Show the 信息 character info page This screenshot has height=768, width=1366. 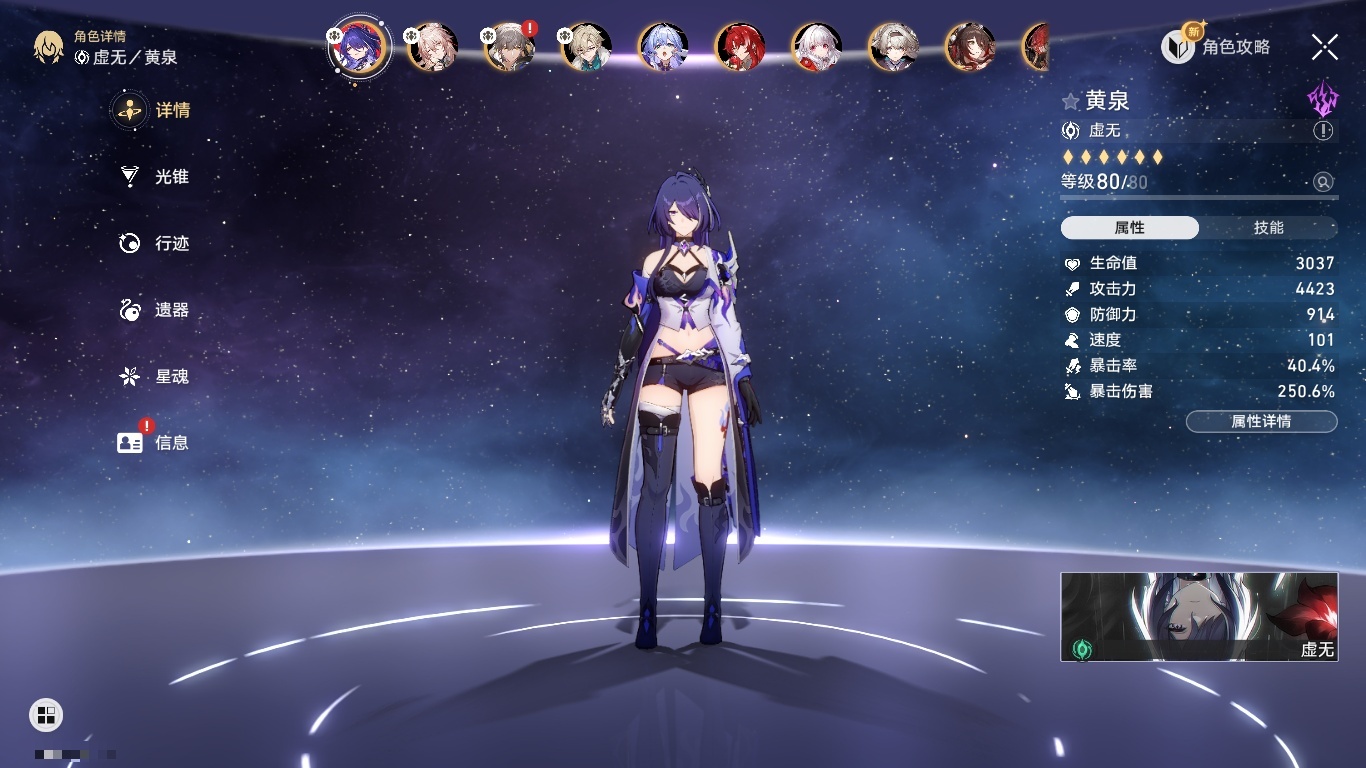(x=154, y=442)
